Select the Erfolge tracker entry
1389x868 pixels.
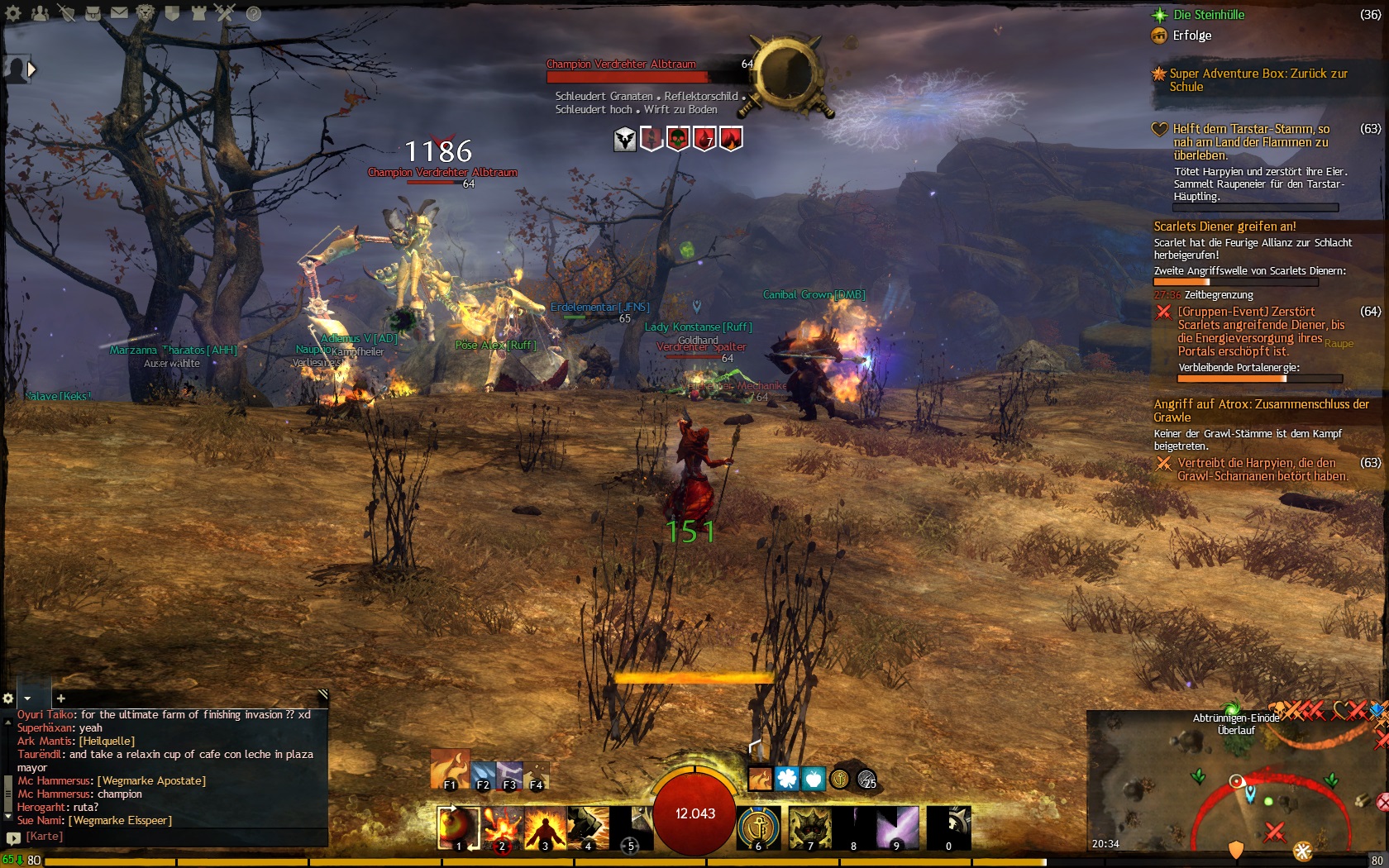tap(1191, 36)
